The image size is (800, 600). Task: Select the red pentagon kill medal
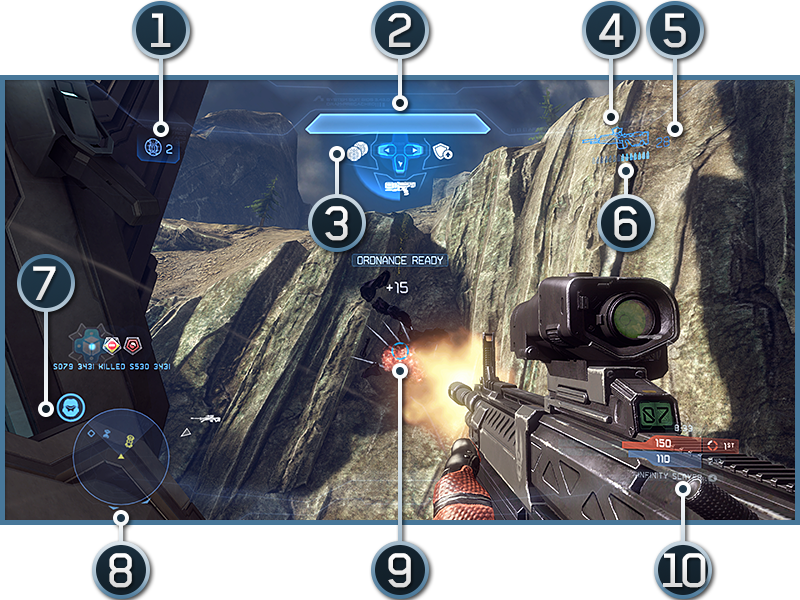133,346
